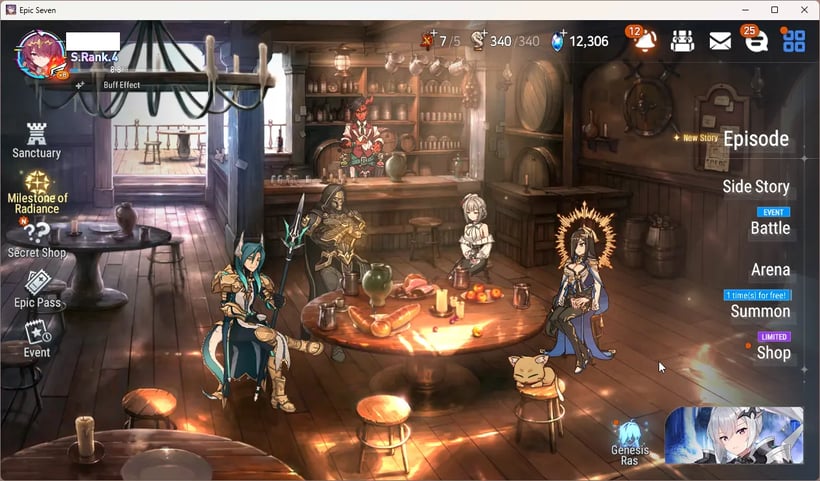Open the blue grid main menu
This screenshot has height=481, width=820.
tap(794, 41)
